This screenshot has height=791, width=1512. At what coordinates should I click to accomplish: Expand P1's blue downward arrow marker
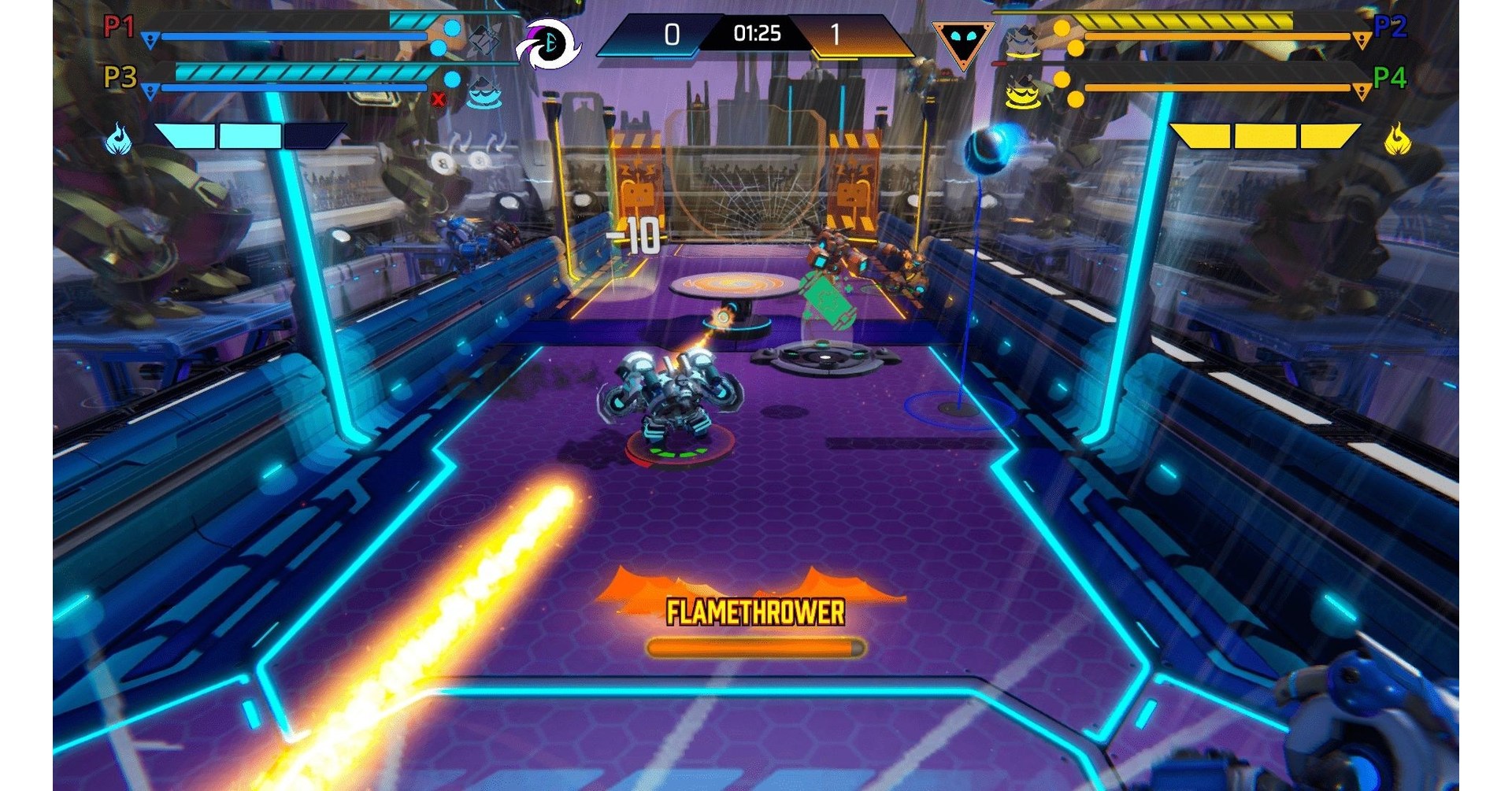150,38
